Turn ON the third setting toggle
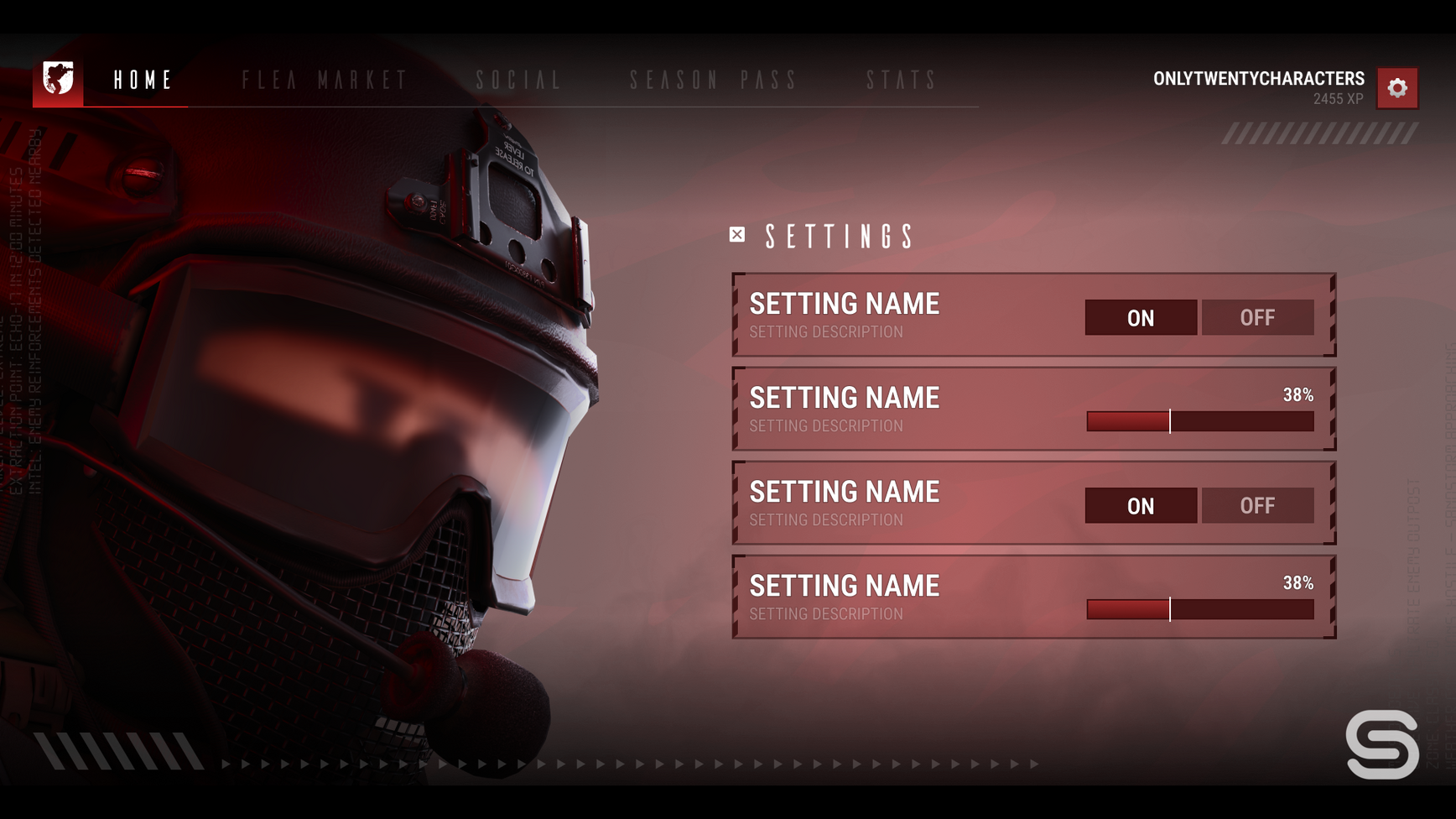The image size is (1456, 819). 1140,505
